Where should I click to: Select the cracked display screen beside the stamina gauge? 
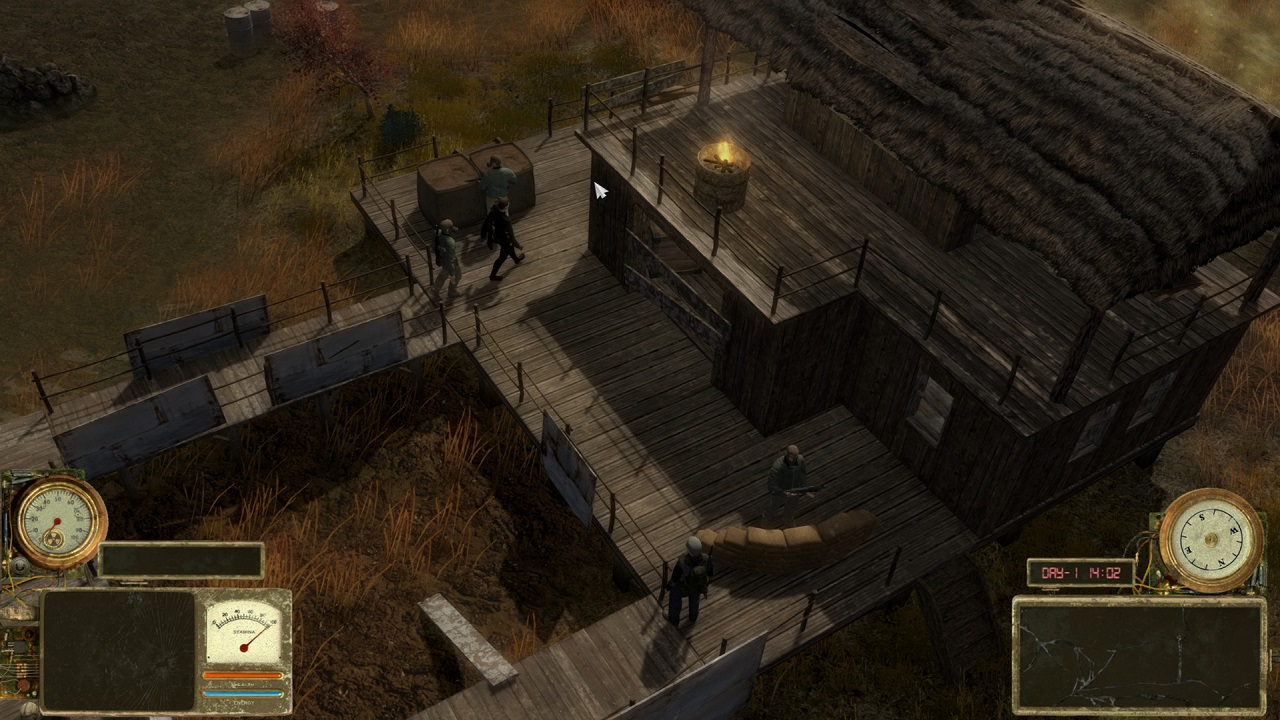[x=119, y=652]
